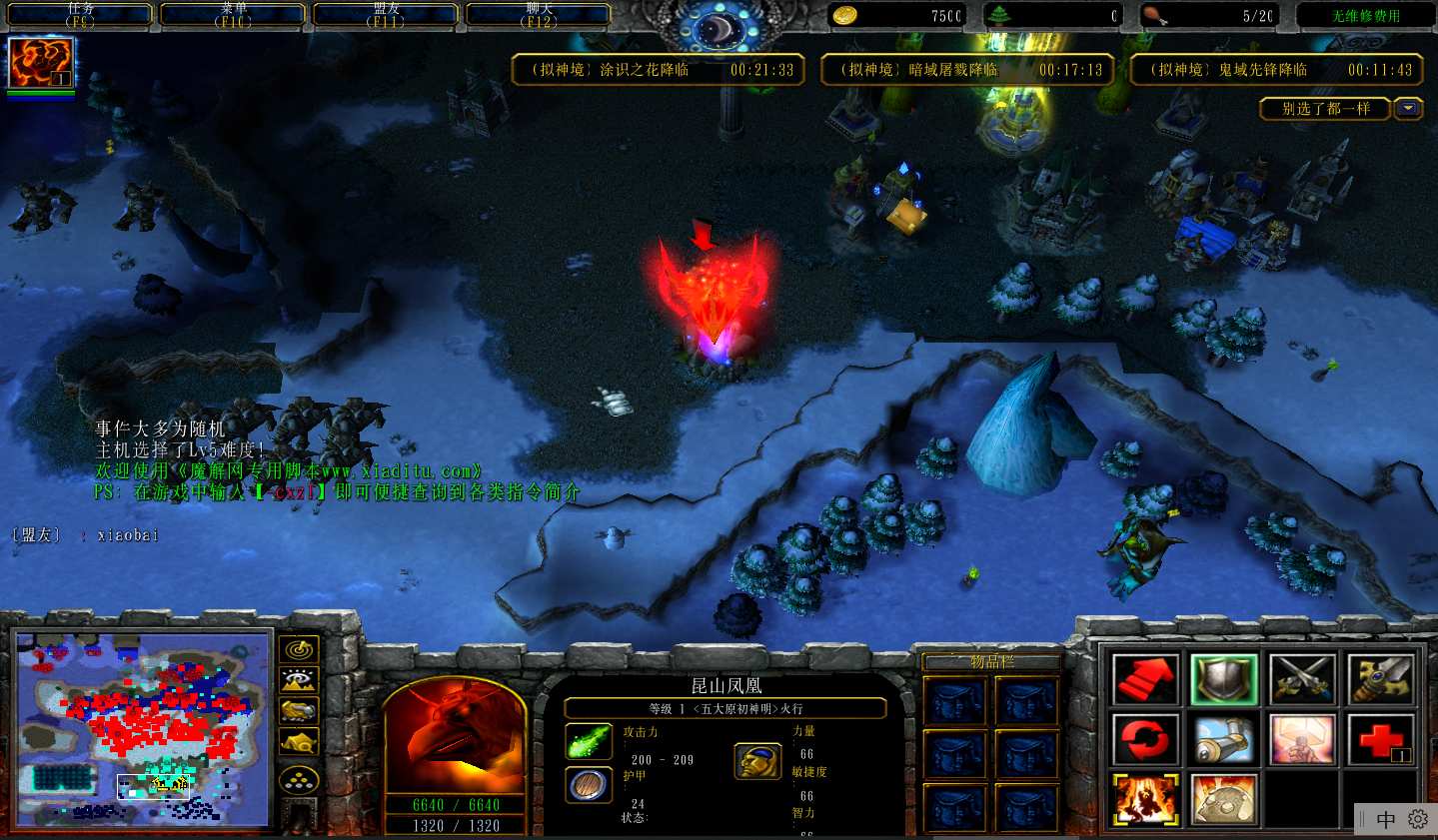Toggle minimap terrain display button
This screenshot has height=840, width=1438.
coord(299,680)
